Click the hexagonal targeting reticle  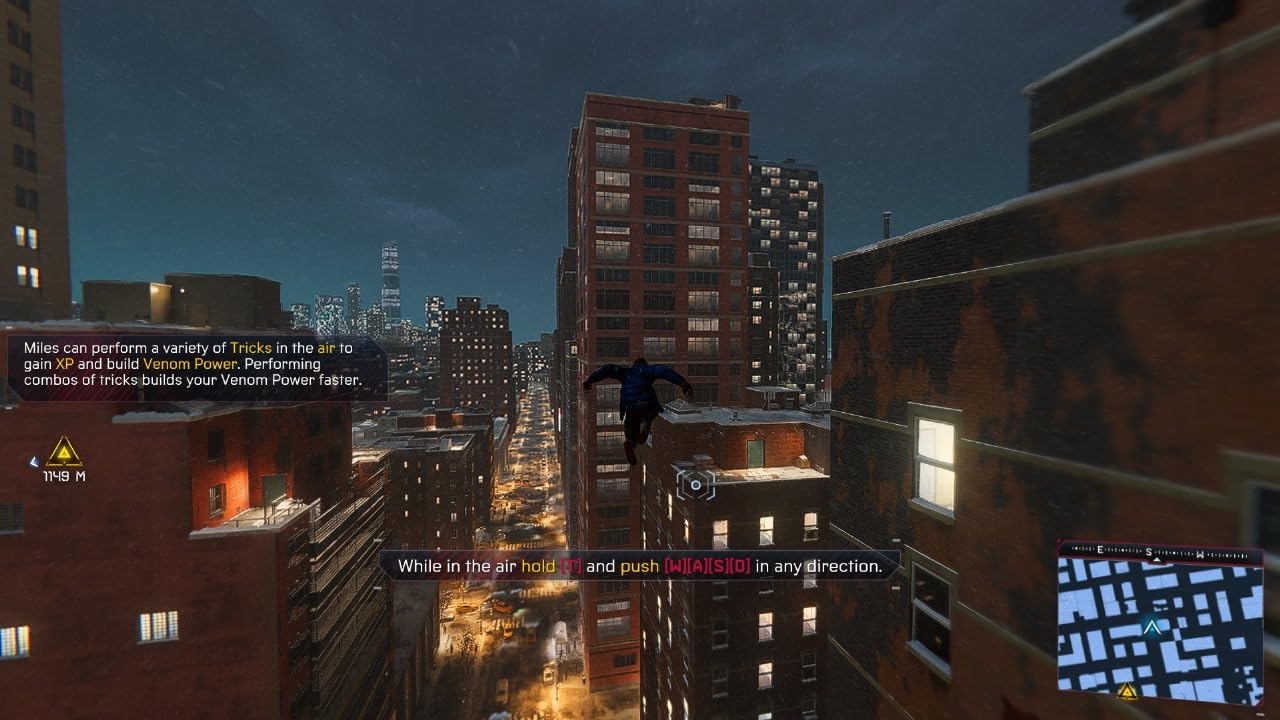pyautogui.click(x=696, y=485)
